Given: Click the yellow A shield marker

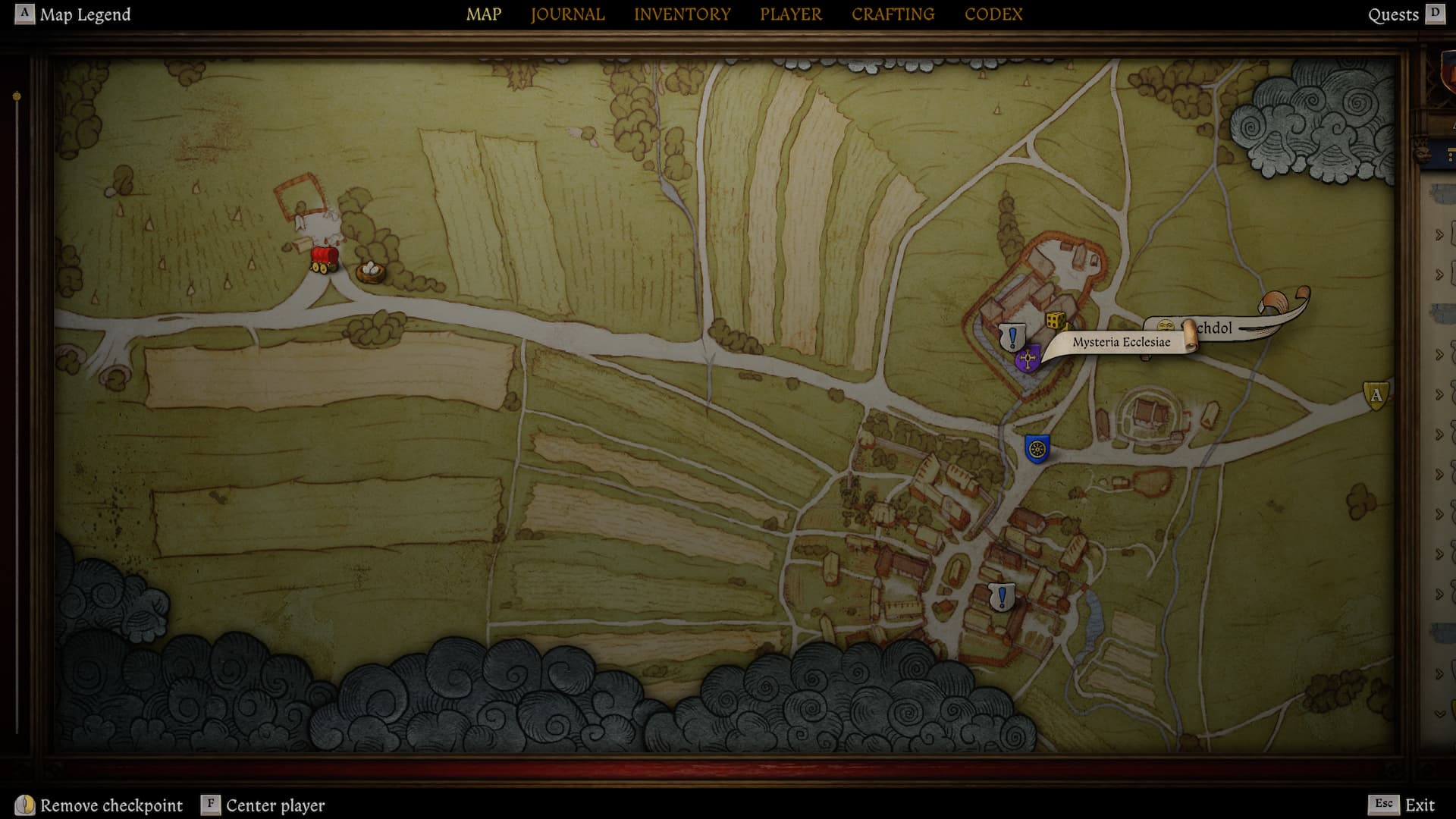Looking at the screenshot, I should [x=1376, y=395].
